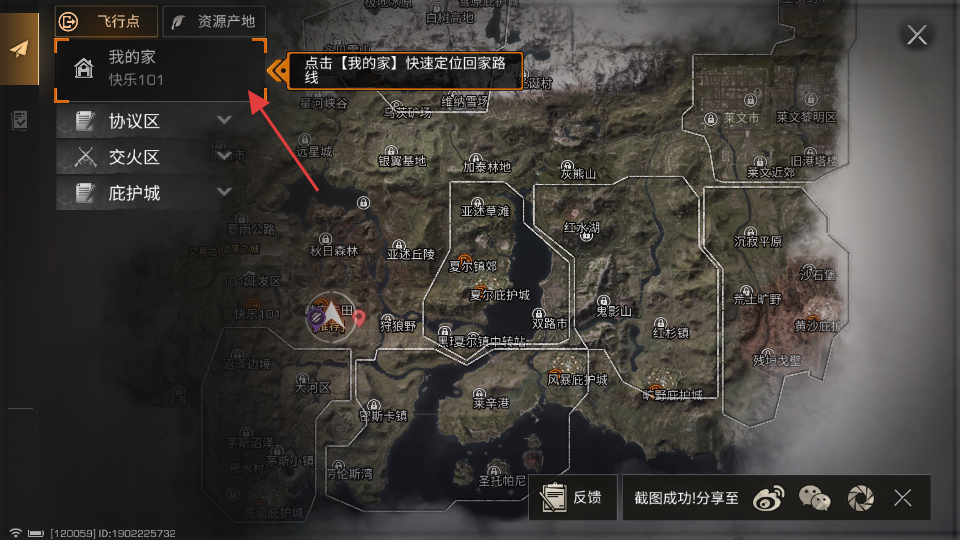This screenshot has width=960, height=540.
Task: Select the 我的家 home entry
Action: point(160,68)
